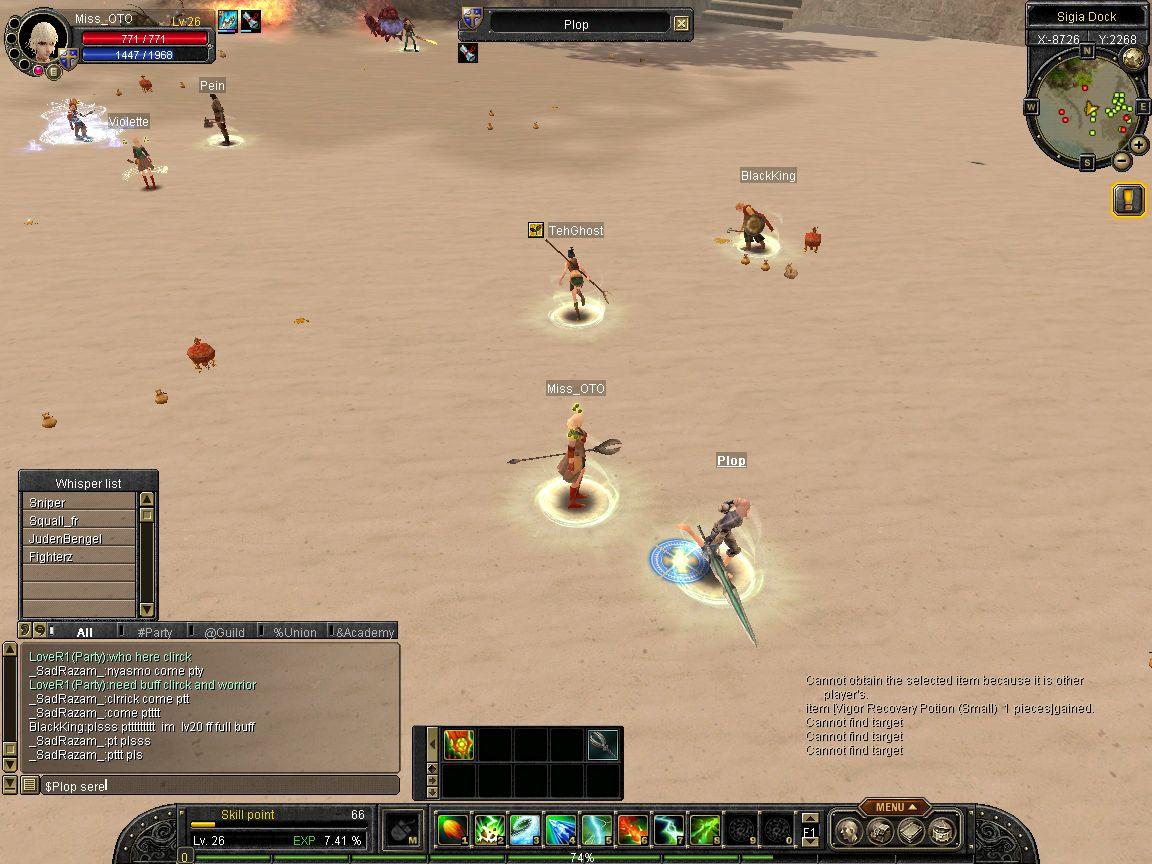1152x864 pixels.
Task: Choose Sniper from the Whisper list
Action: 78,503
